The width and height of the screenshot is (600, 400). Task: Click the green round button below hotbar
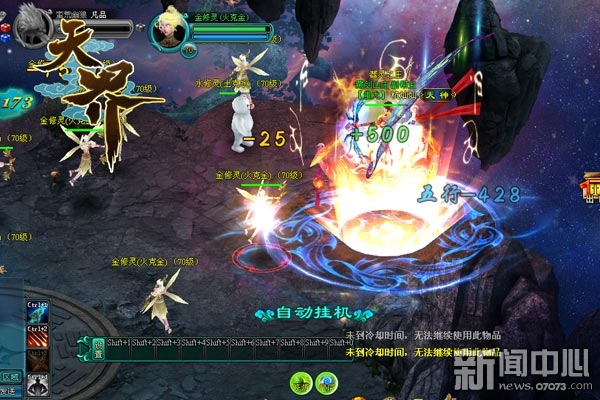[299, 381]
